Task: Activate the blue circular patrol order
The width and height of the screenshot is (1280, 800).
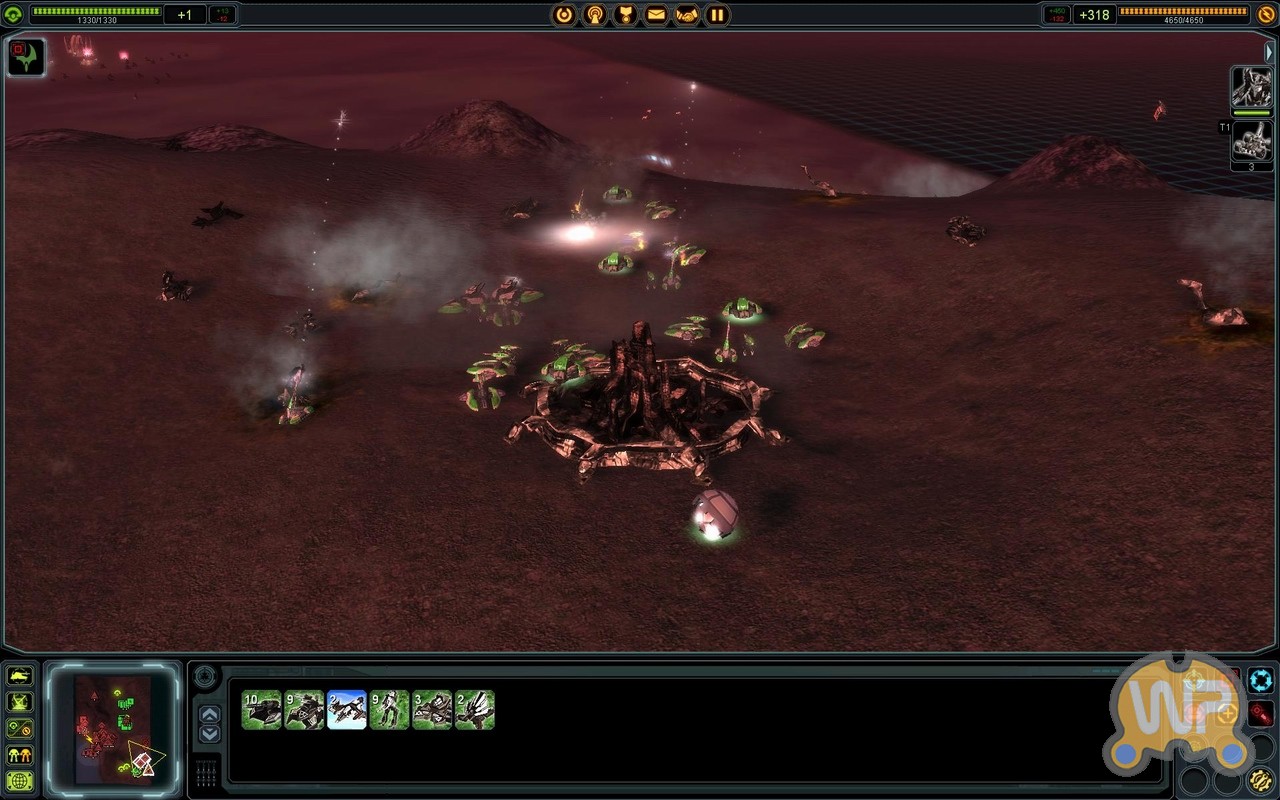Action: point(1261,681)
